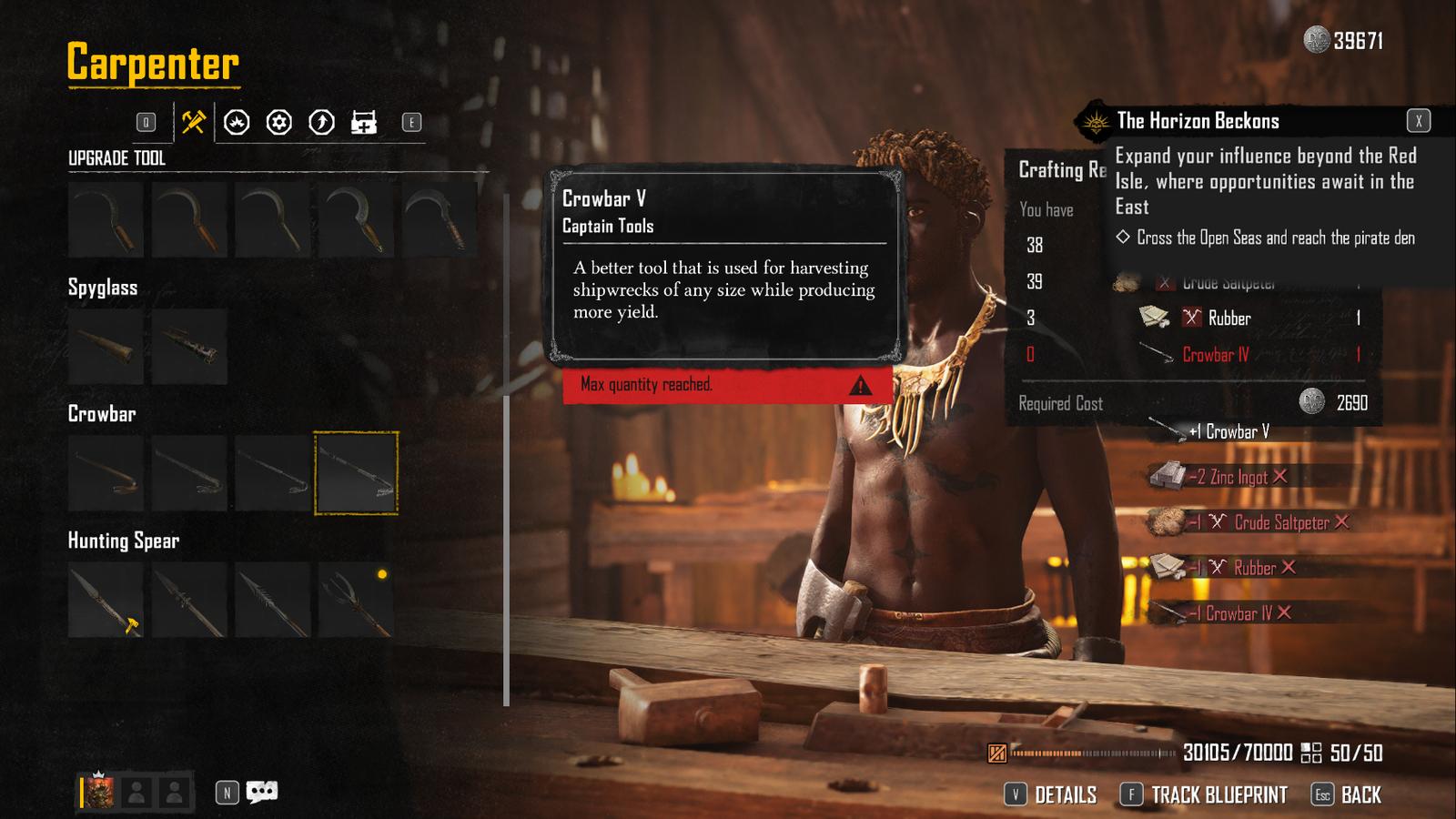This screenshot has width=1456, height=819.
Task: Open item Details
Action: click(x=1051, y=795)
